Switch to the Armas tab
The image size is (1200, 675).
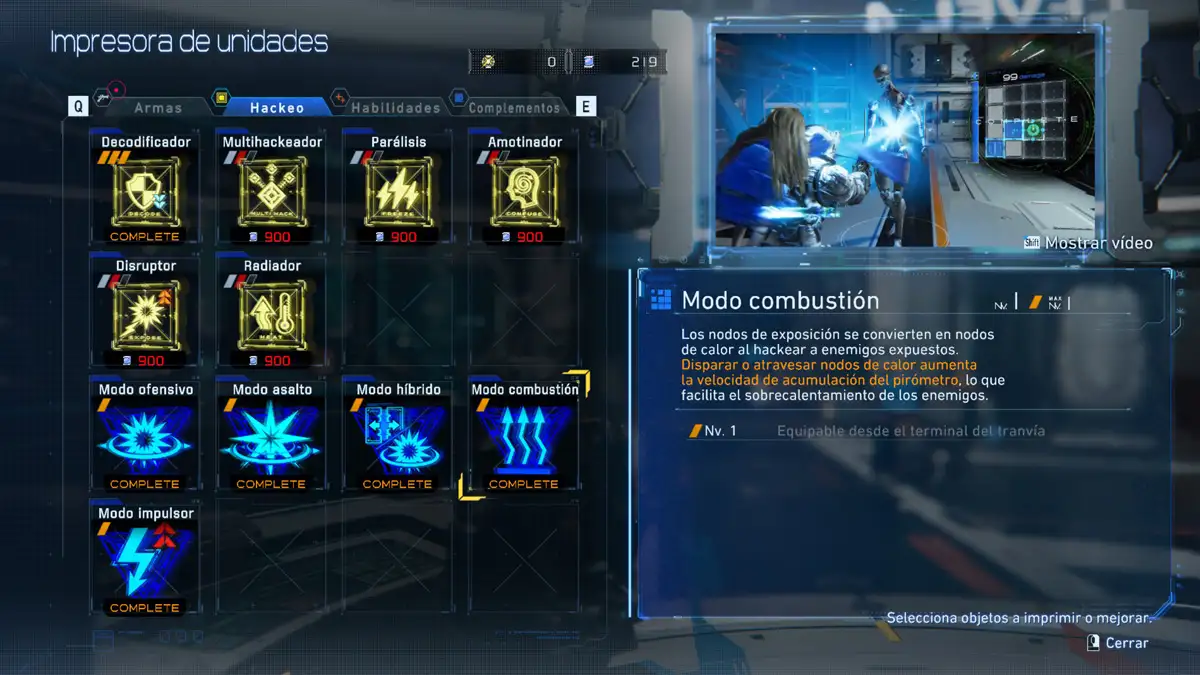coord(157,107)
